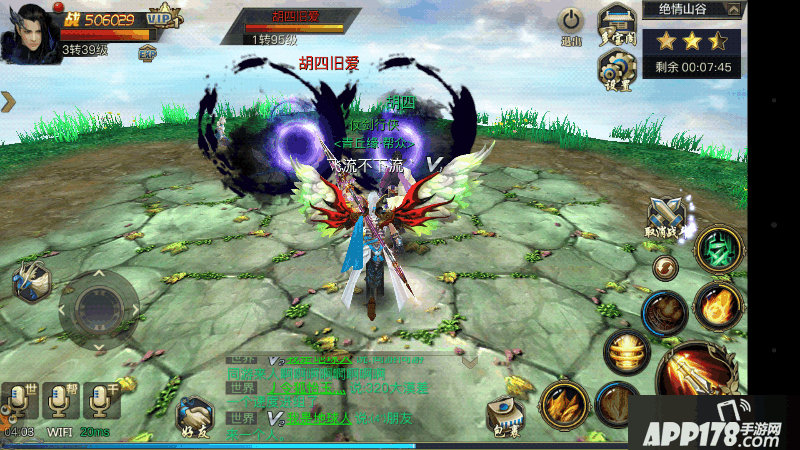
Task: Collapse the 绝情山谷 dungeon panel
Action: [x=735, y=9]
